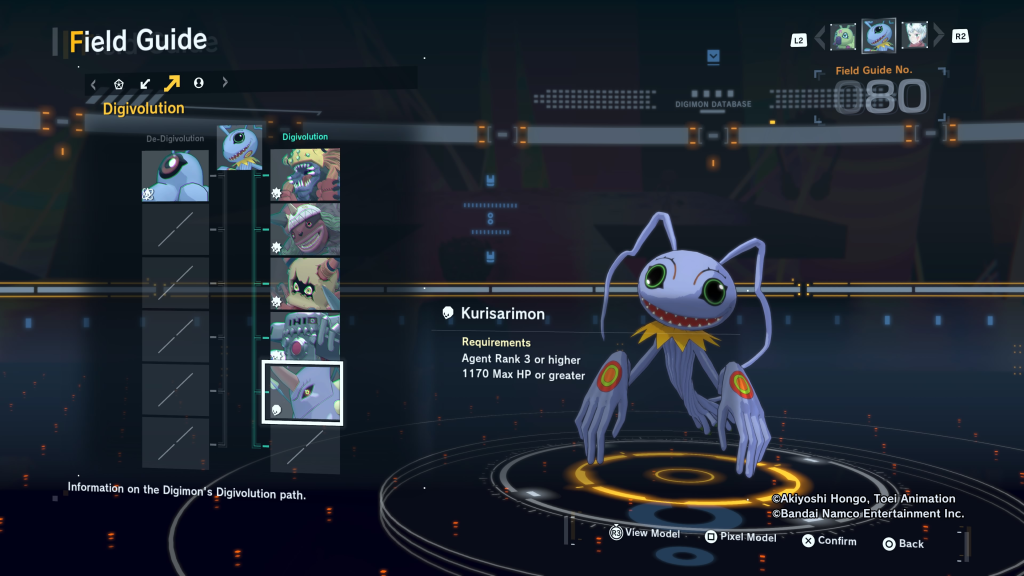Click the centre Digimon portrait between the evolution columns

pos(240,147)
